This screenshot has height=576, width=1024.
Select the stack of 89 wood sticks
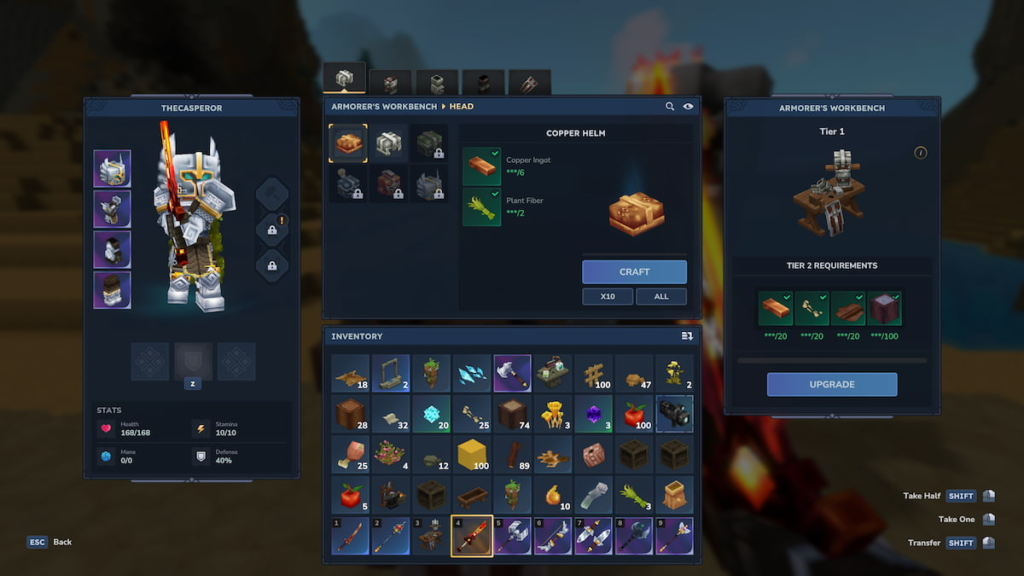pyautogui.click(x=511, y=454)
